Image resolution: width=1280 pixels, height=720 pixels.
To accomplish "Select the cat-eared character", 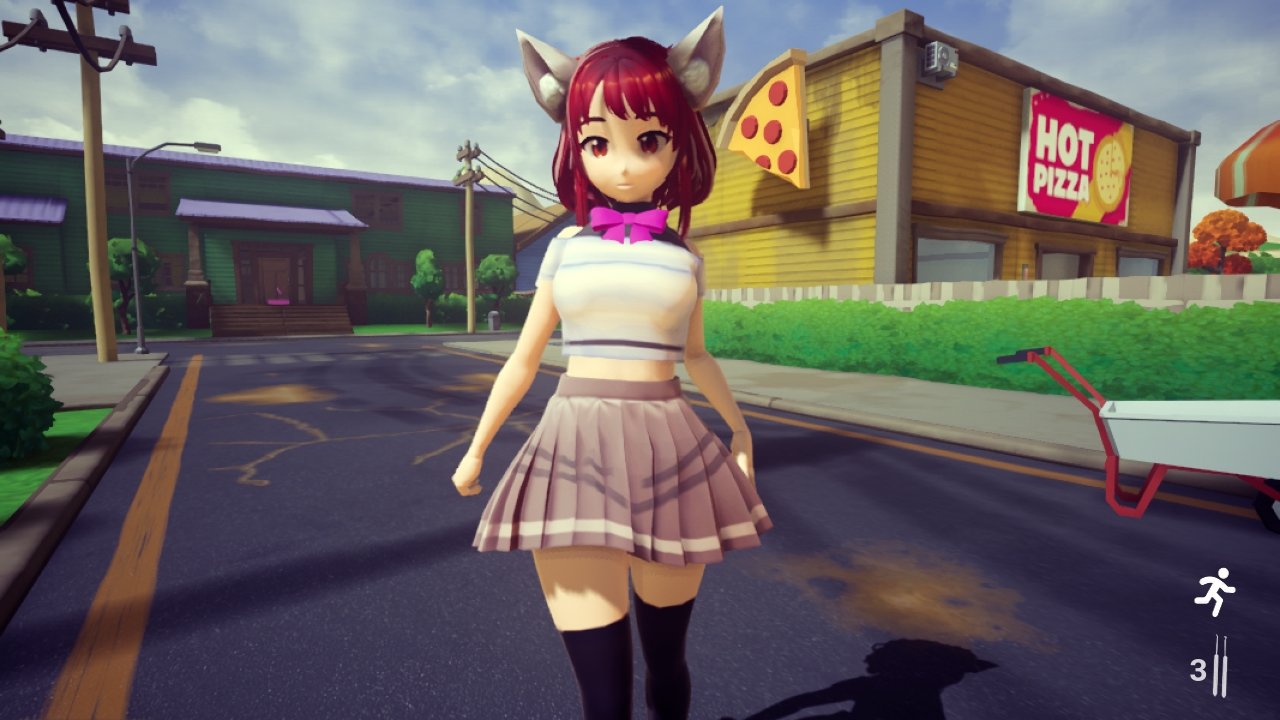I will coord(625,300).
